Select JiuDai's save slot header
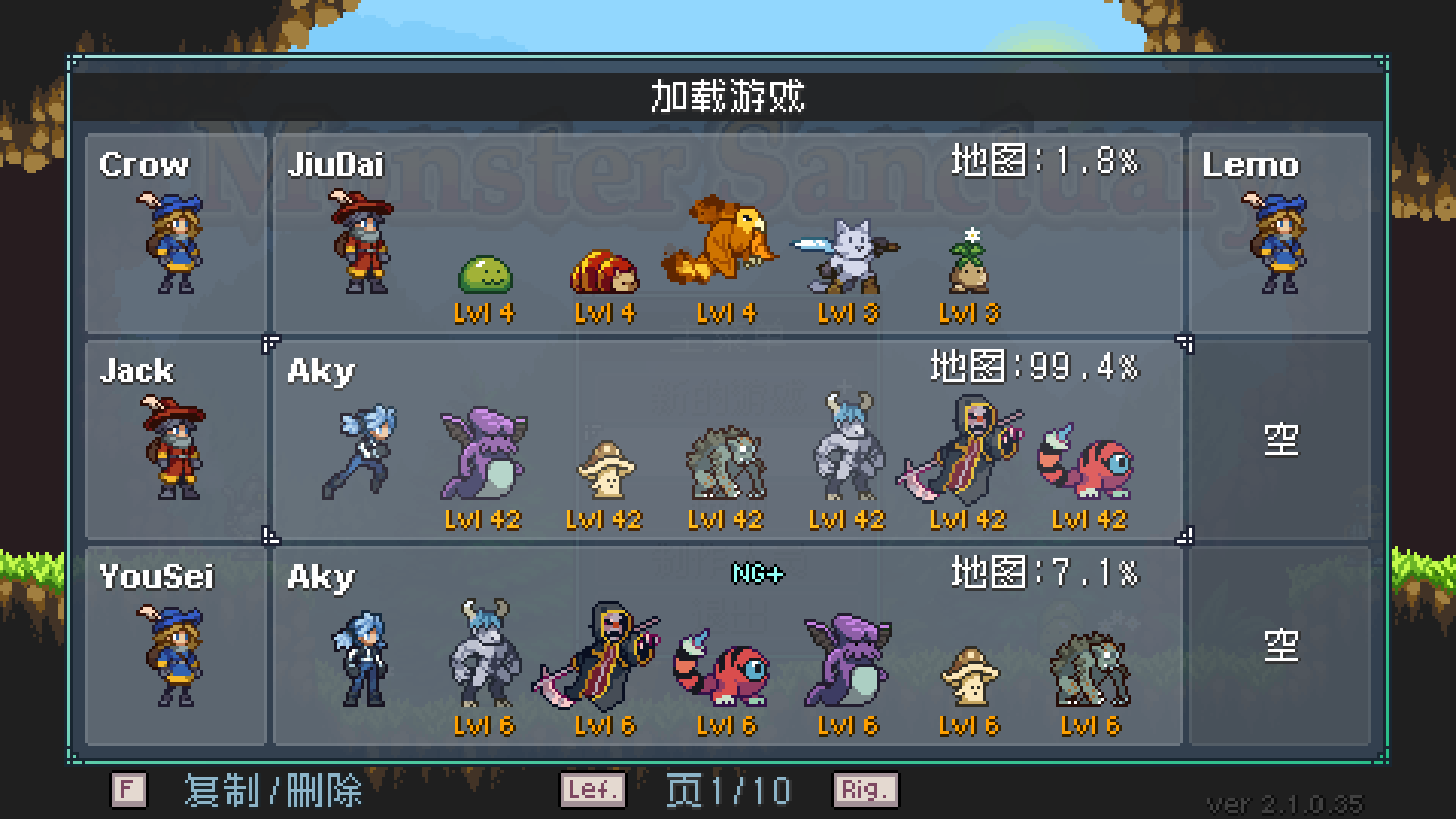 340,163
